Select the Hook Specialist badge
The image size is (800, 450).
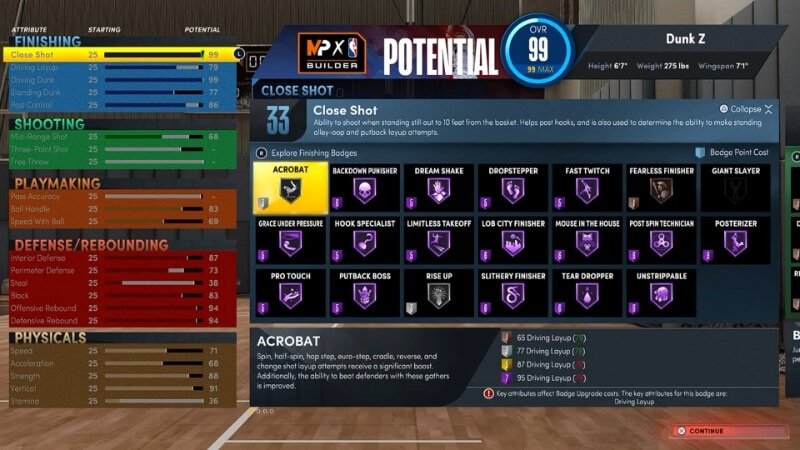[x=362, y=239]
